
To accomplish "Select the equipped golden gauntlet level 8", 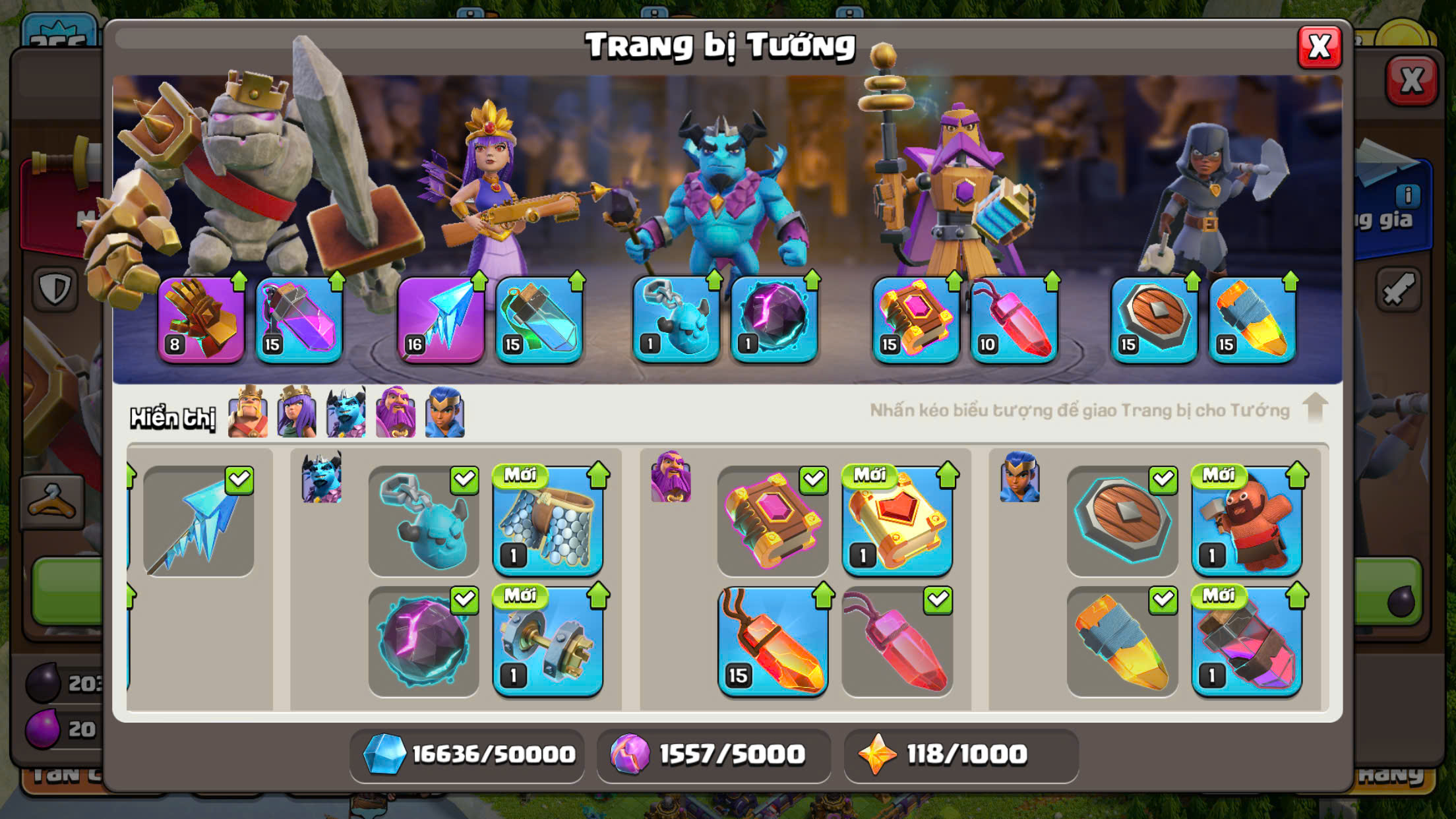I will coord(201,320).
